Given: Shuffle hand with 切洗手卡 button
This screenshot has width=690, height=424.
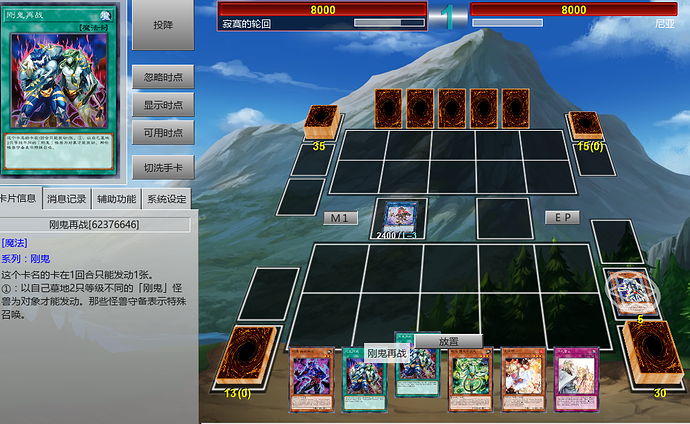Looking at the screenshot, I should click(163, 167).
